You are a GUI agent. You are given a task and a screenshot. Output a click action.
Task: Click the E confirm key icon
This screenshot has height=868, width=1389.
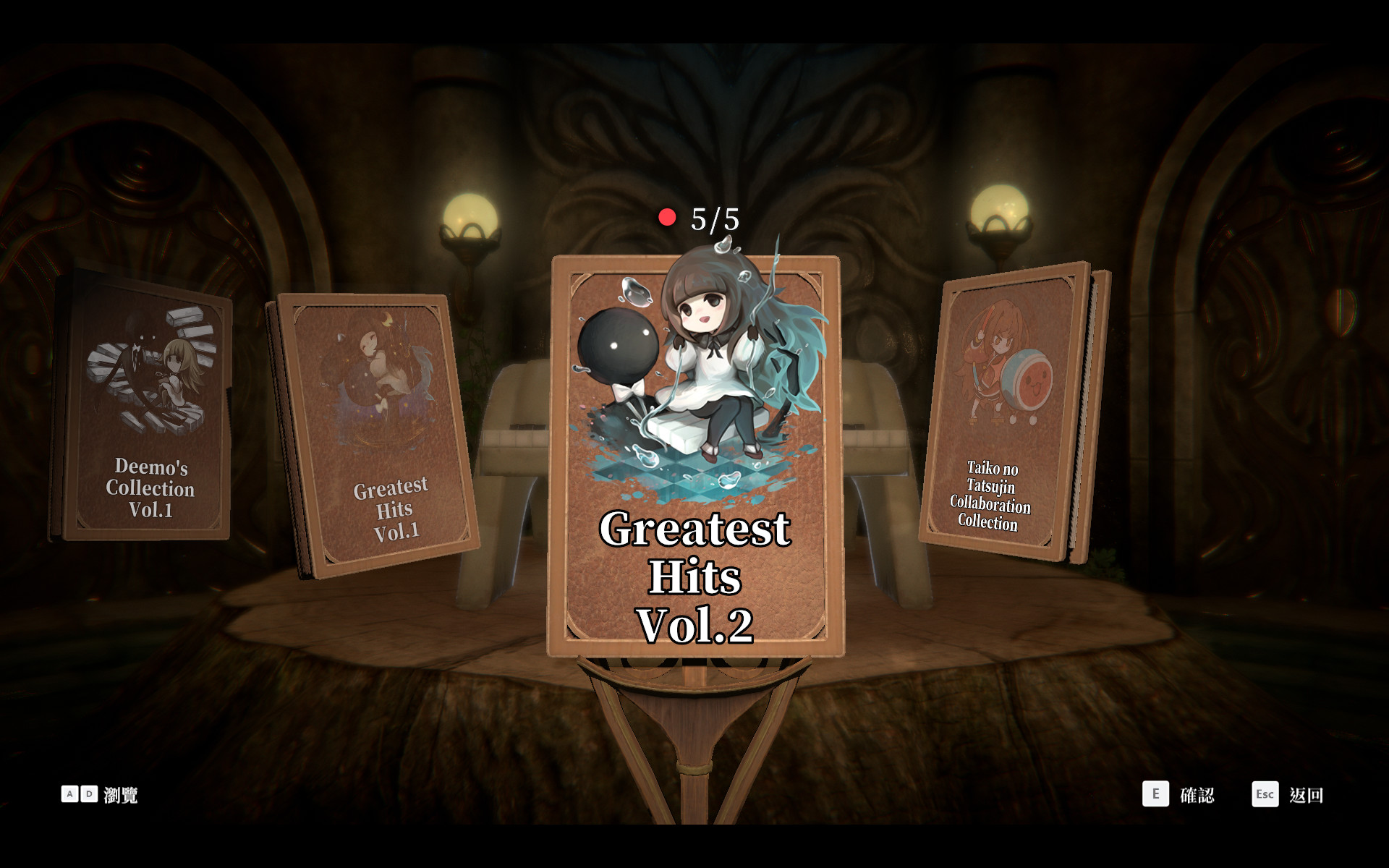(1156, 794)
